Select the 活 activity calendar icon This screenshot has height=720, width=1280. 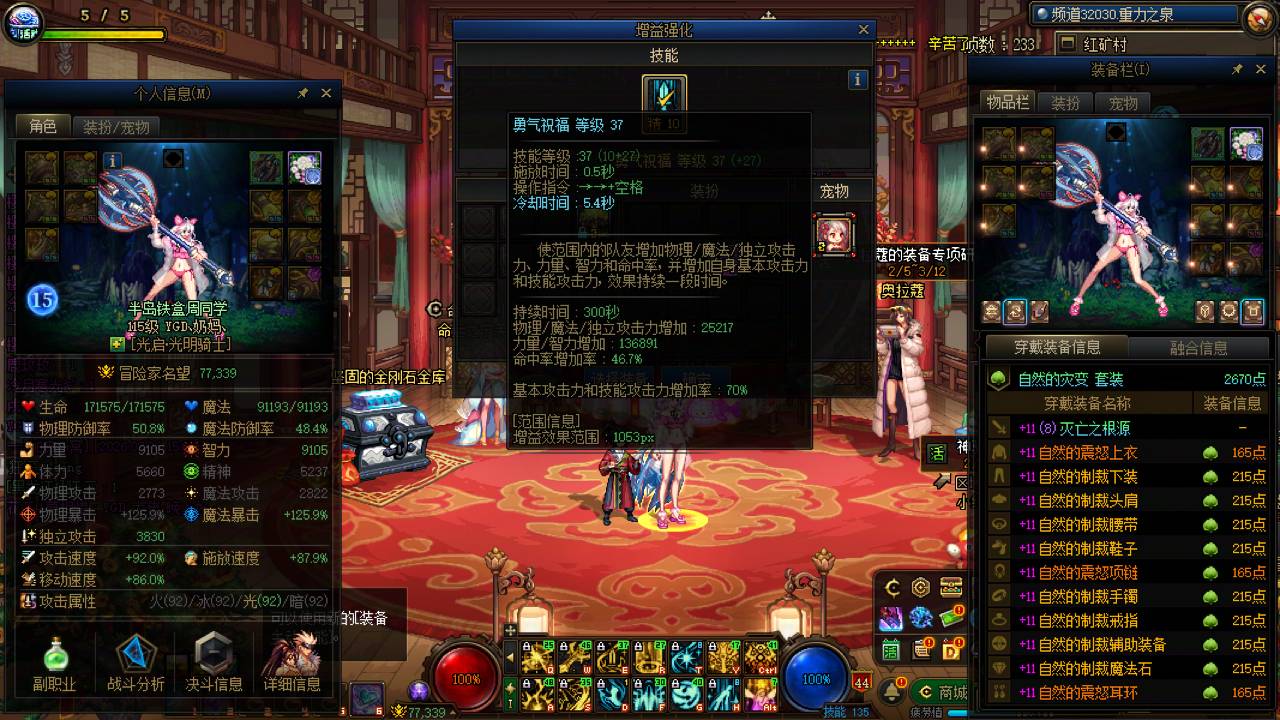click(890, 649)
